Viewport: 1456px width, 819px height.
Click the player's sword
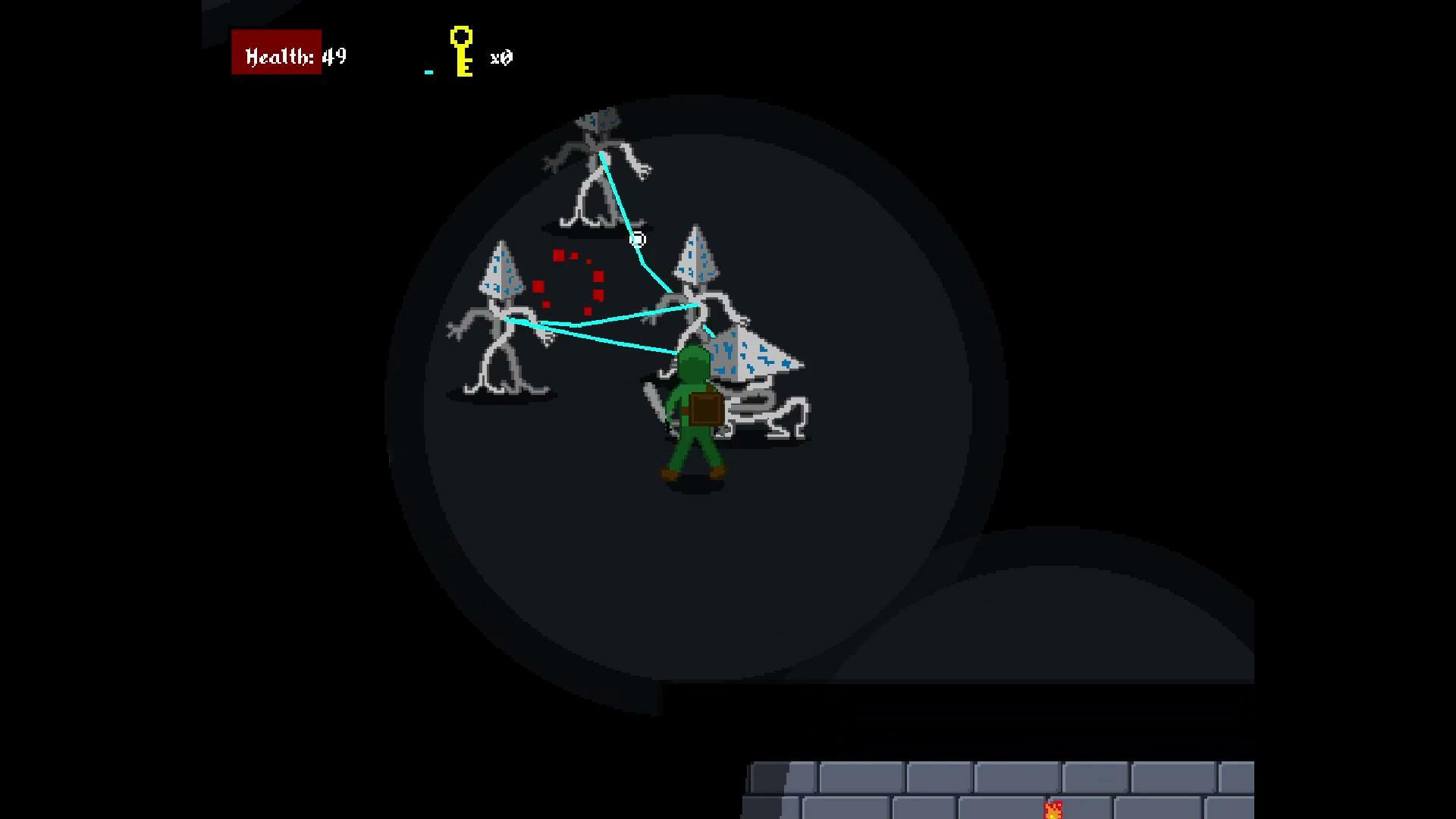point(654,398)
